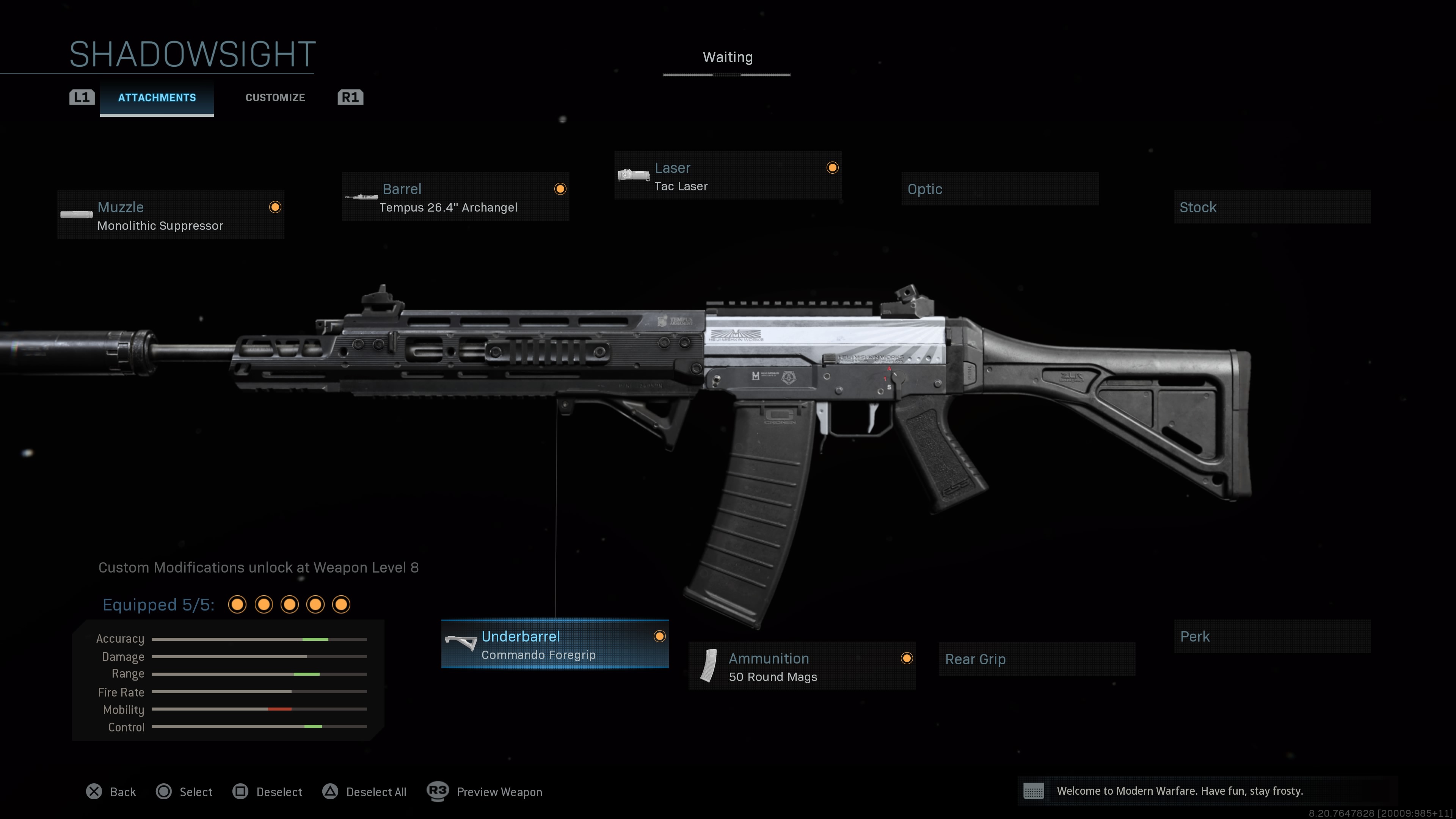
Task: Click the first Equipped 5/5 orange dot
Action: 237,605
